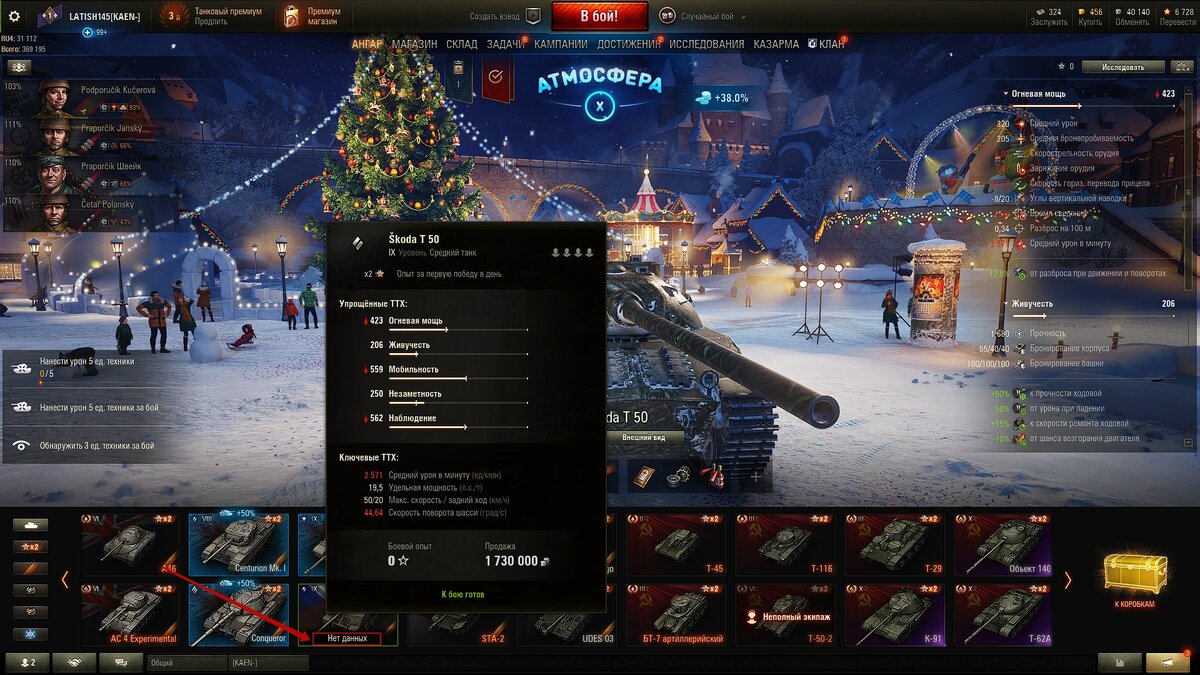Viewport: 1200px width, 675px height.
Task: Select the Объект 140 tank in carousel
Action: click(x=1003, y=545)
